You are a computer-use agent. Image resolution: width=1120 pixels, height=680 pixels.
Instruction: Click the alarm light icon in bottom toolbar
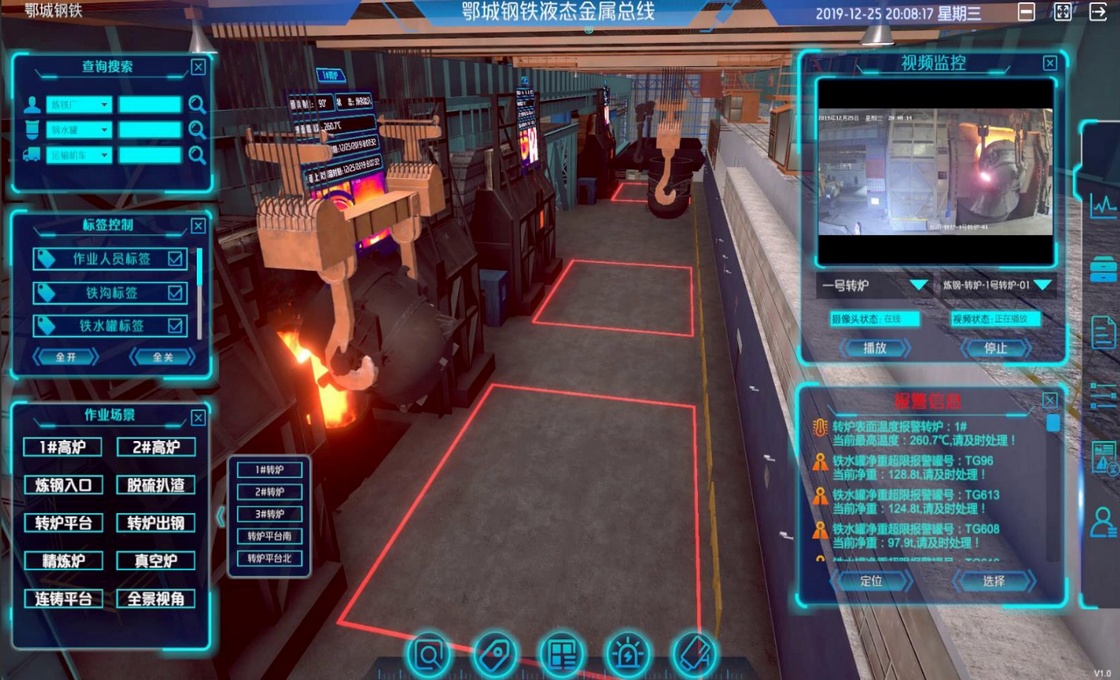coord(628,655)
